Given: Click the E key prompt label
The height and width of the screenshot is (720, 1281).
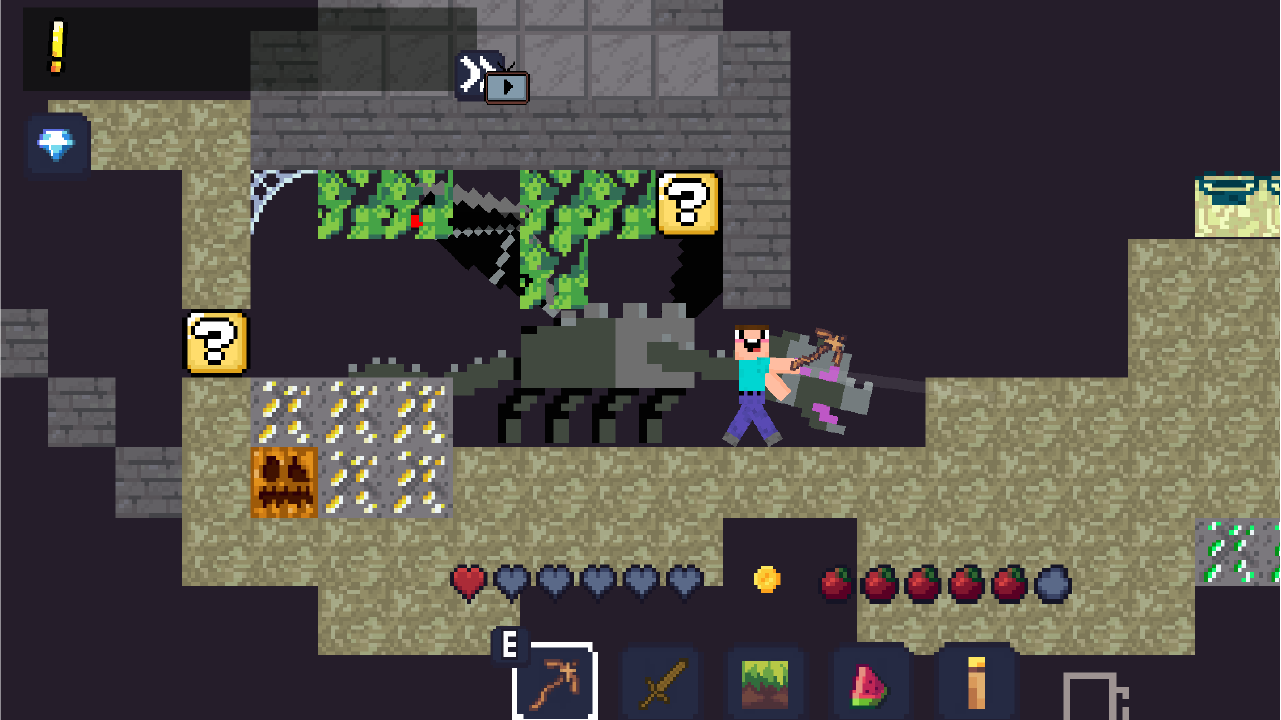Looking at the screenshot, I should (512, 645).
